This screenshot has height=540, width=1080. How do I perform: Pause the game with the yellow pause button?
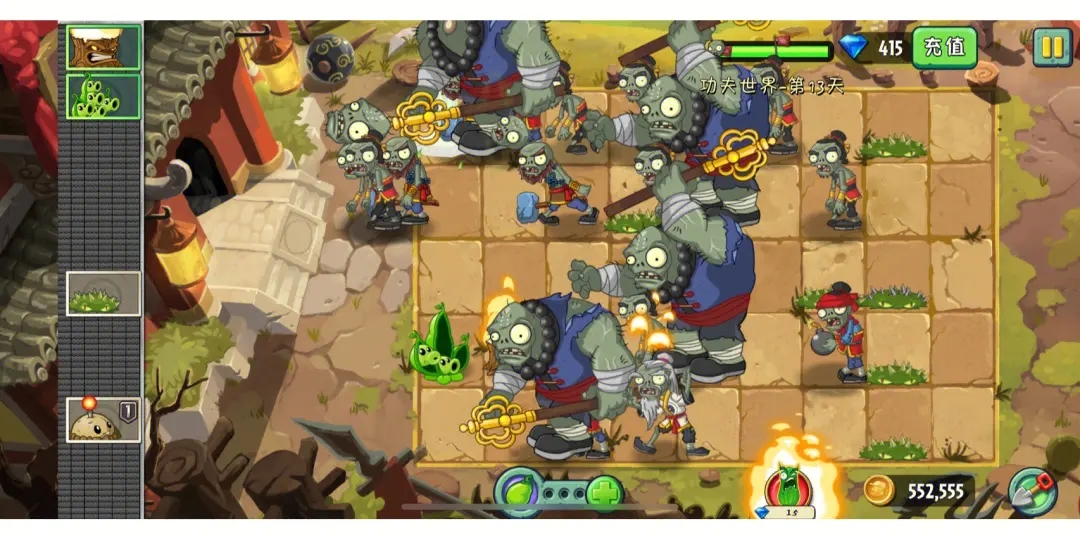(x=1051, y=46)
